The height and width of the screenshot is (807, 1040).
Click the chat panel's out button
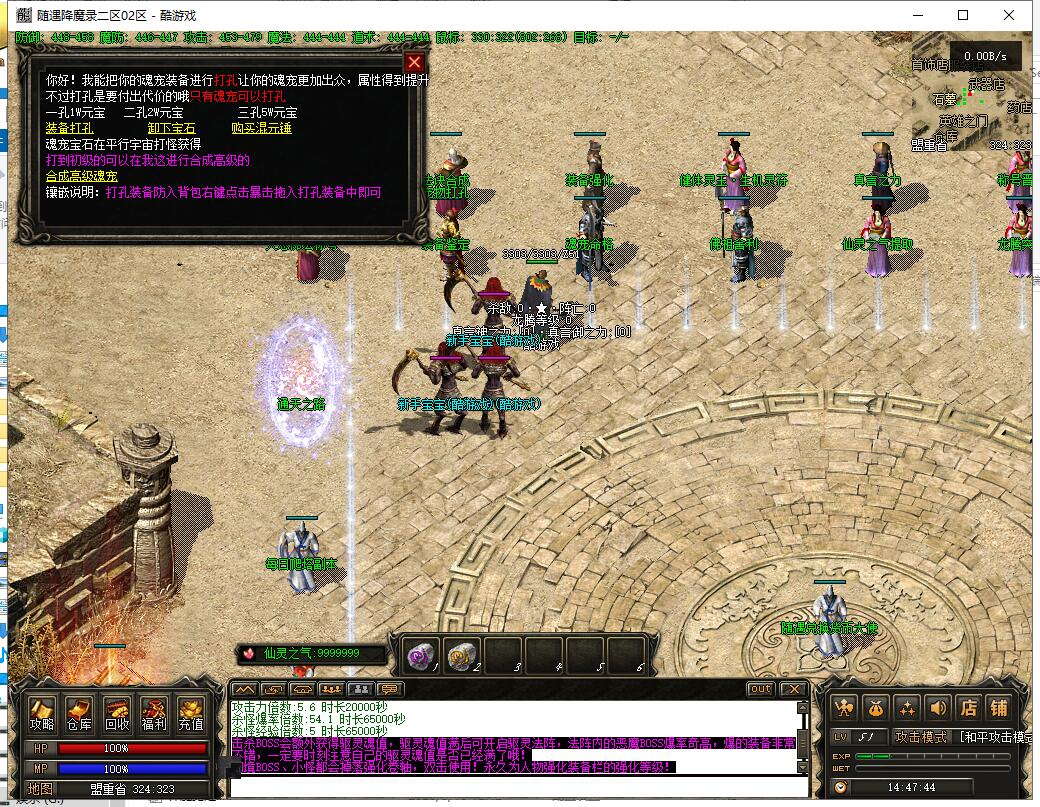pos(760,689)
